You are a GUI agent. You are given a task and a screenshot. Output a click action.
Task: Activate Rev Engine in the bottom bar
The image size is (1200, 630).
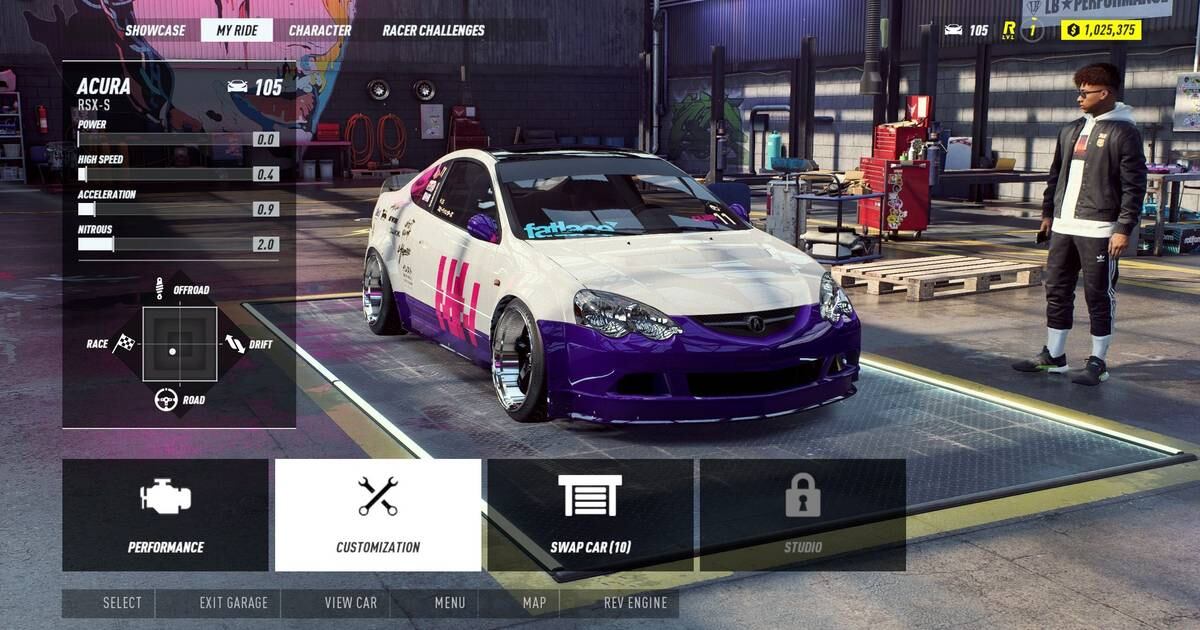click(x=635, y=603)
